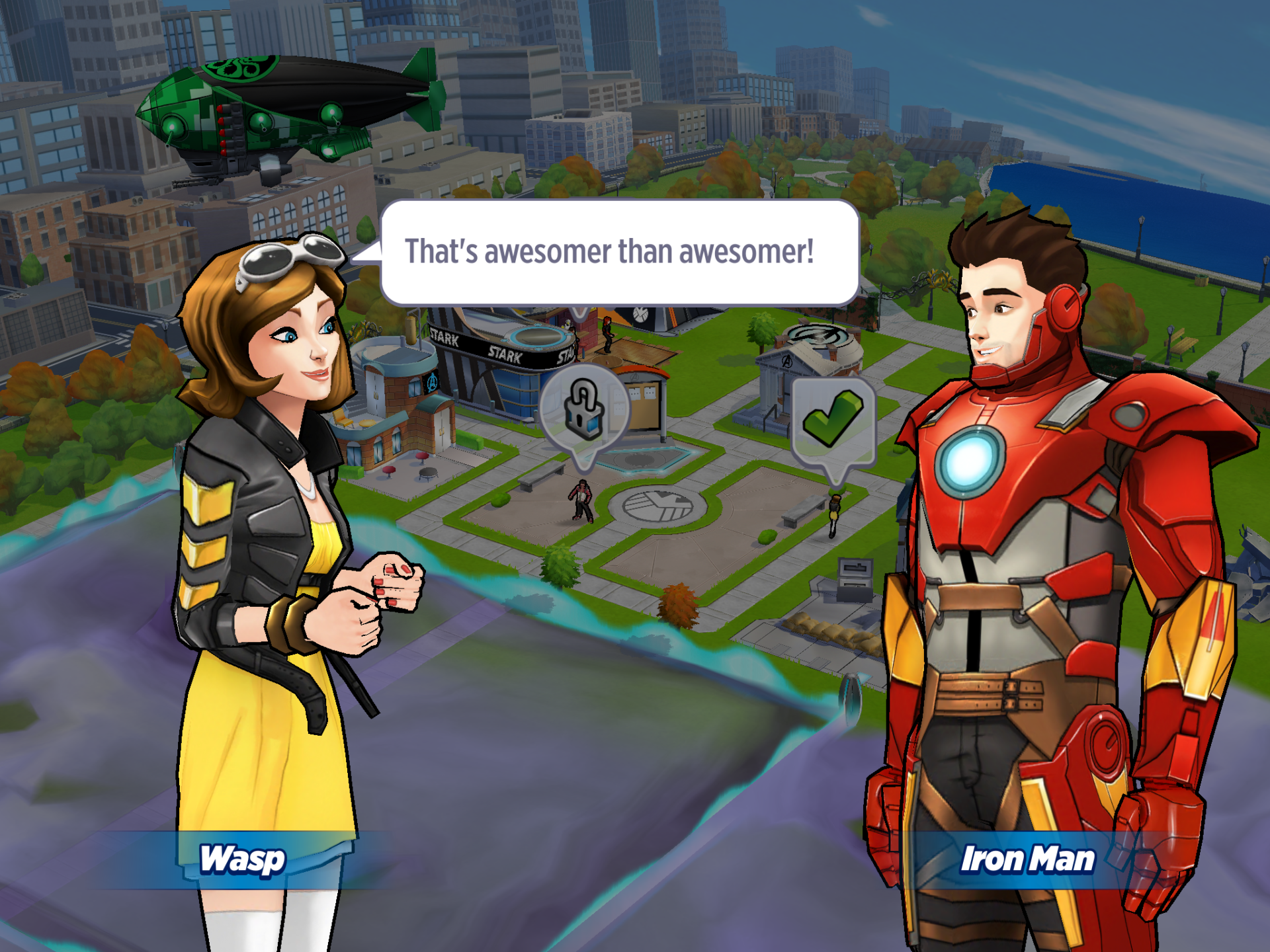Select the padlock bubble icon

point(583,410)
